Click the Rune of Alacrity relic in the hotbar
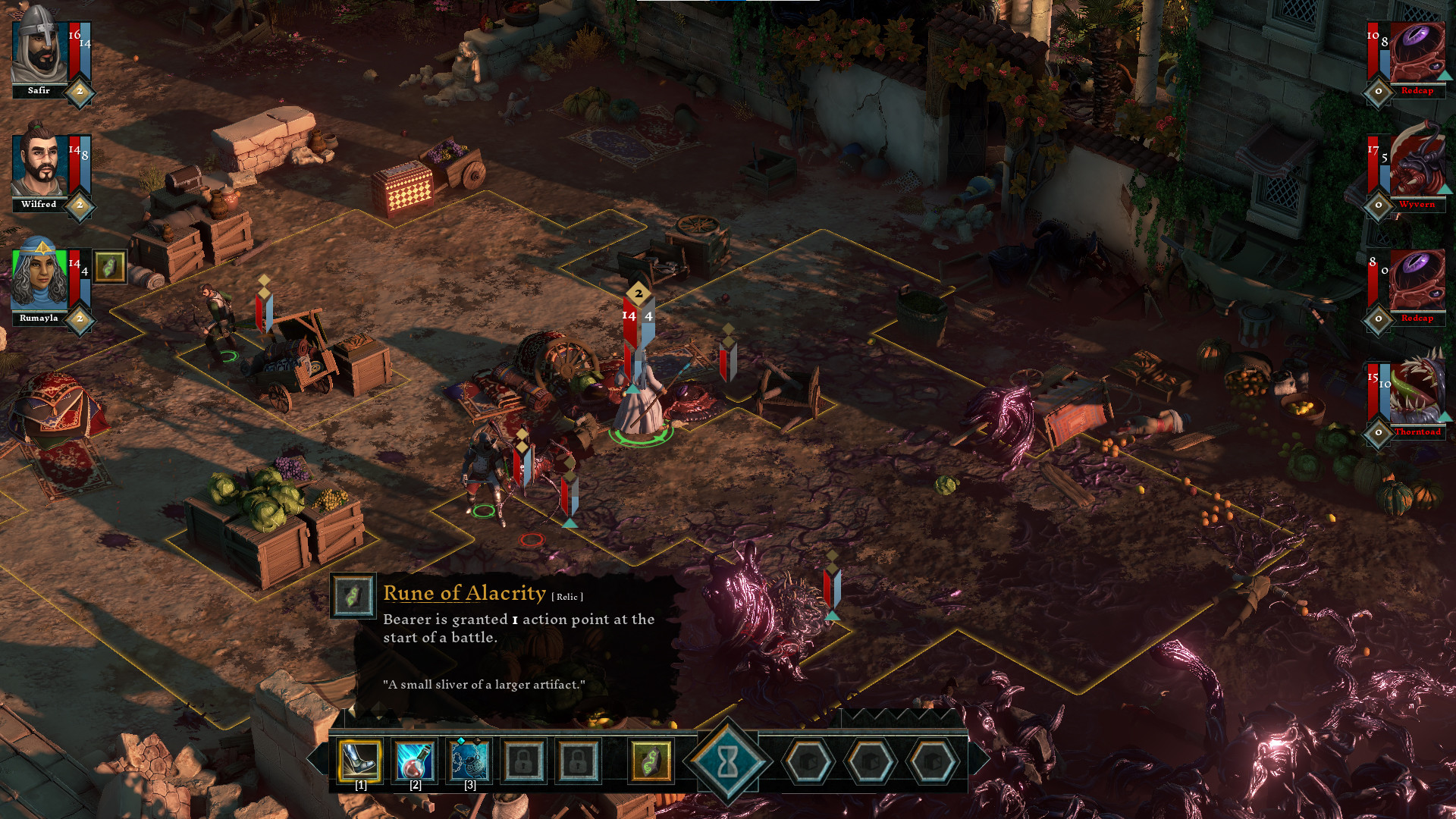 (650, 761)
